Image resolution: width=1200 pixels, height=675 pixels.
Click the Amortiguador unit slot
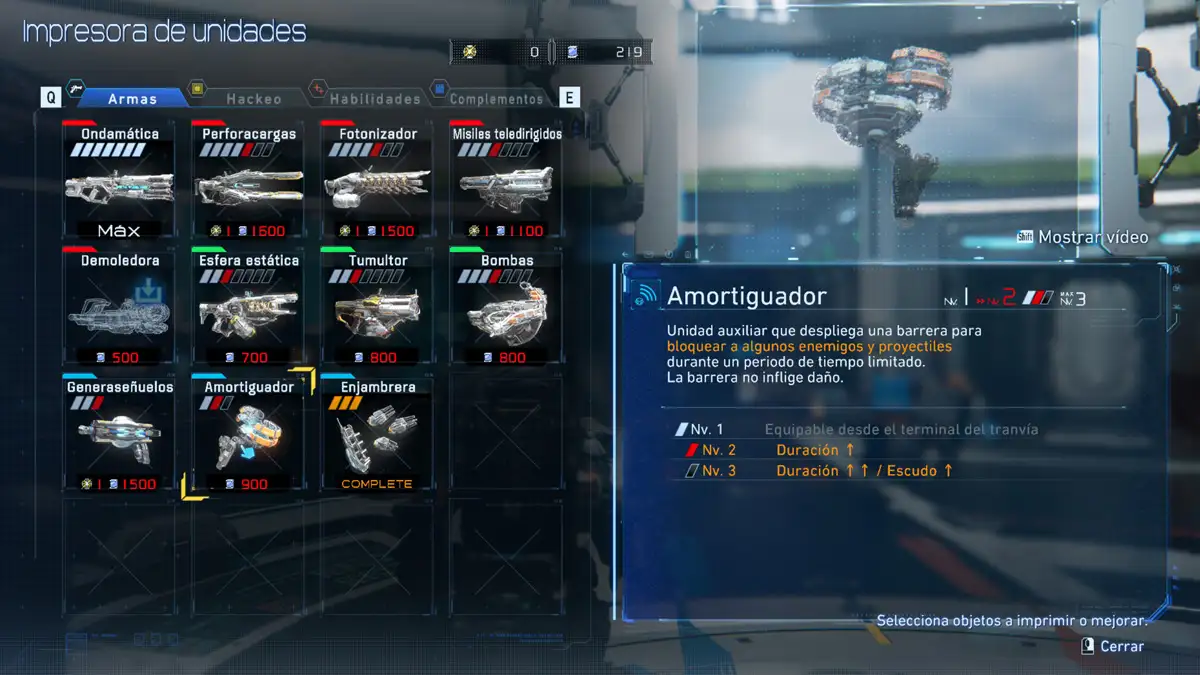[x=248, y=434]
